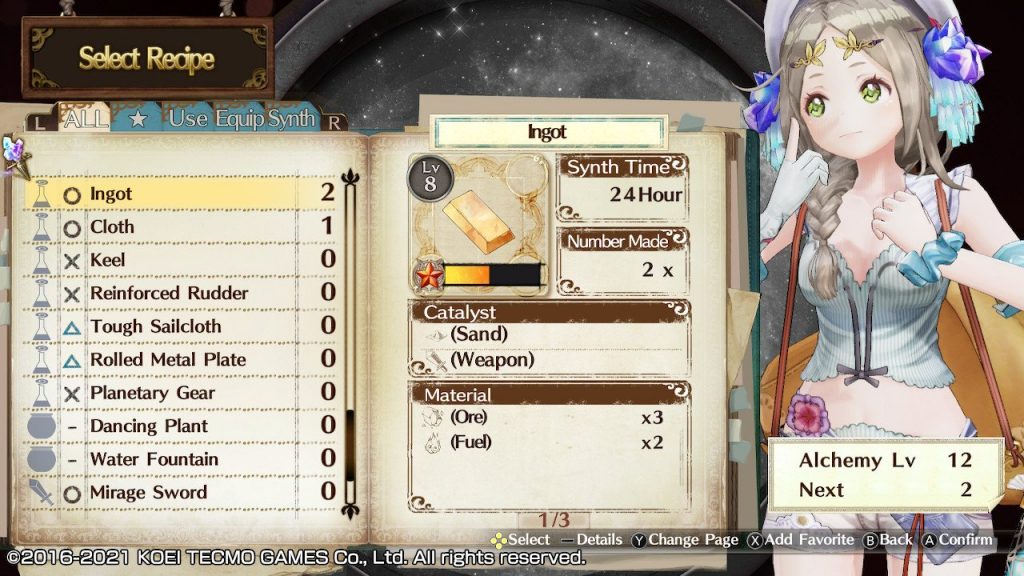Screen dimensions: 1024x576
Task: Select the Dancing Plant recipe
Action: [x=180, y=426]
